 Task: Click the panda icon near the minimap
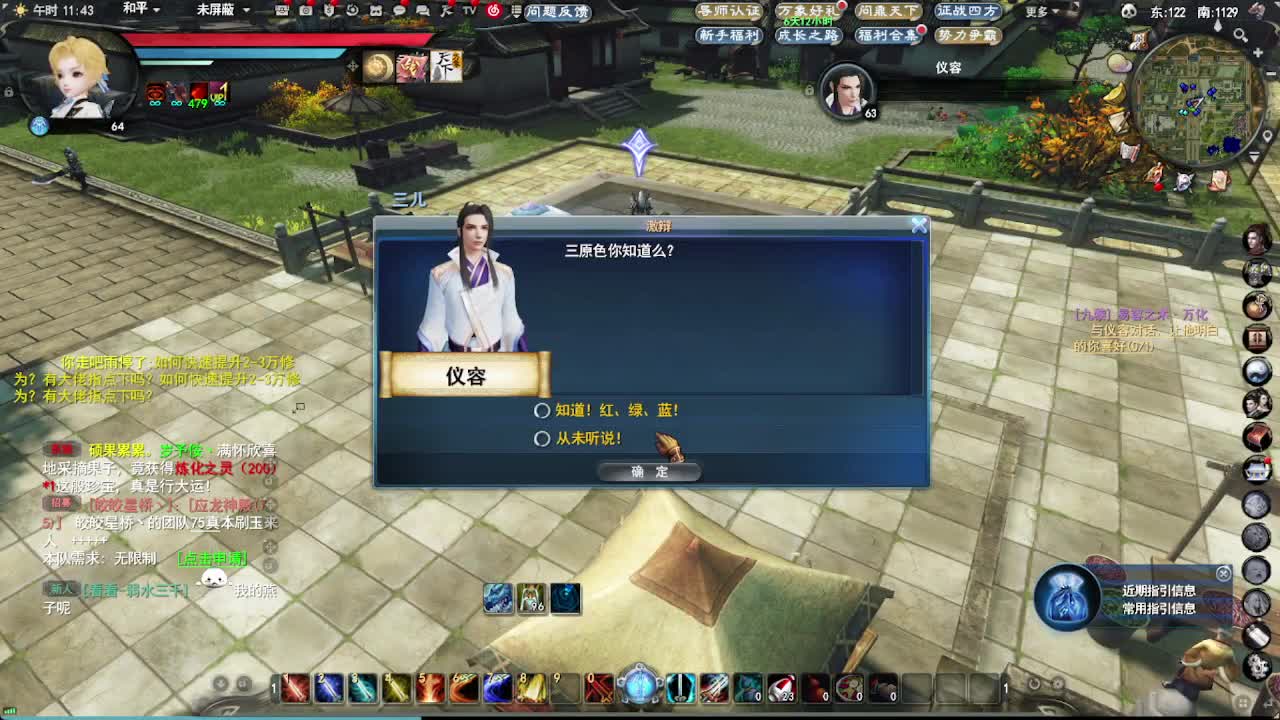pyautogui.click(x=1130, y=10)
